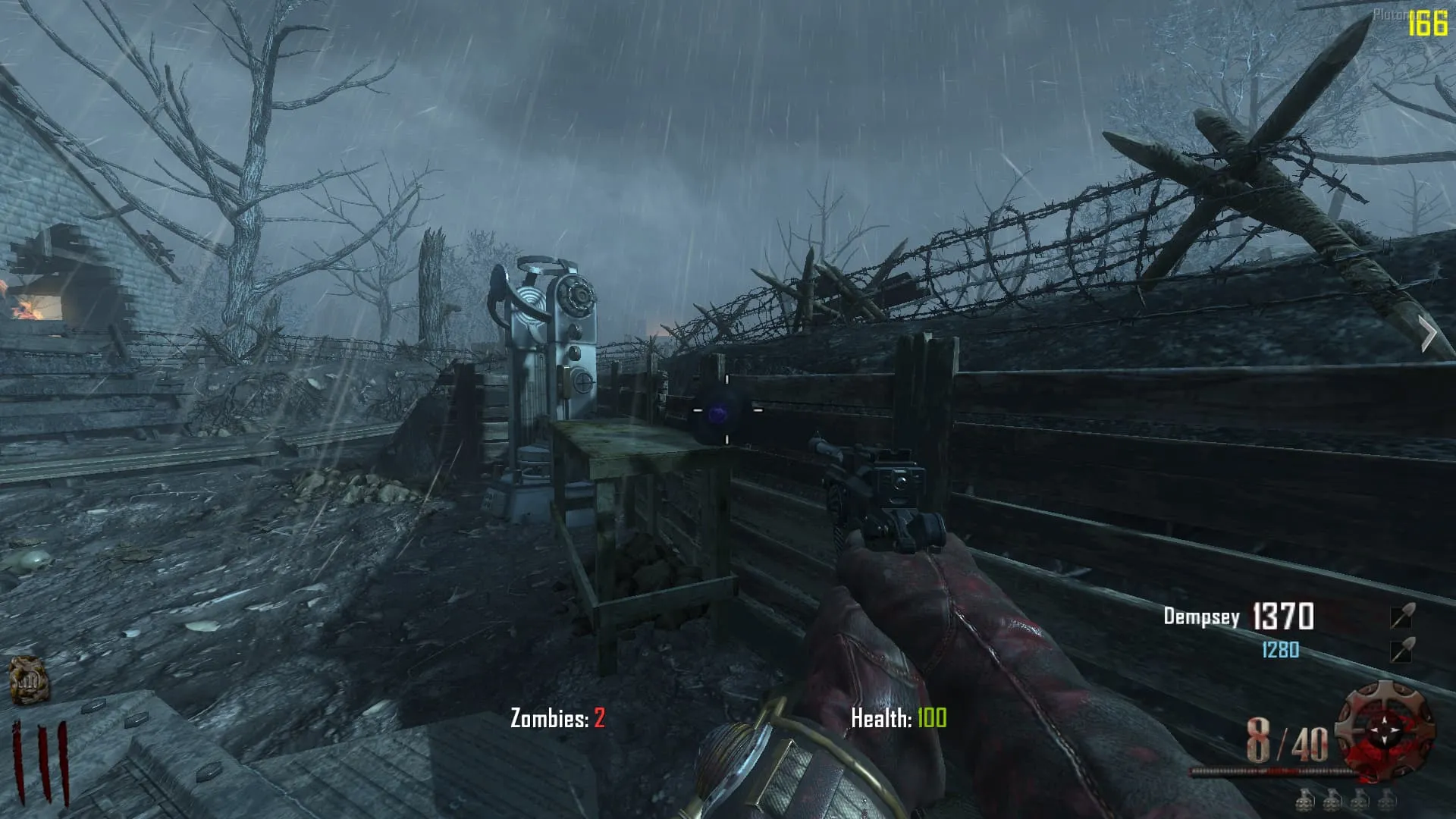Click the stone fist perk icon
The width and height of the screenshot is (1456, 819).
point(28,679)
